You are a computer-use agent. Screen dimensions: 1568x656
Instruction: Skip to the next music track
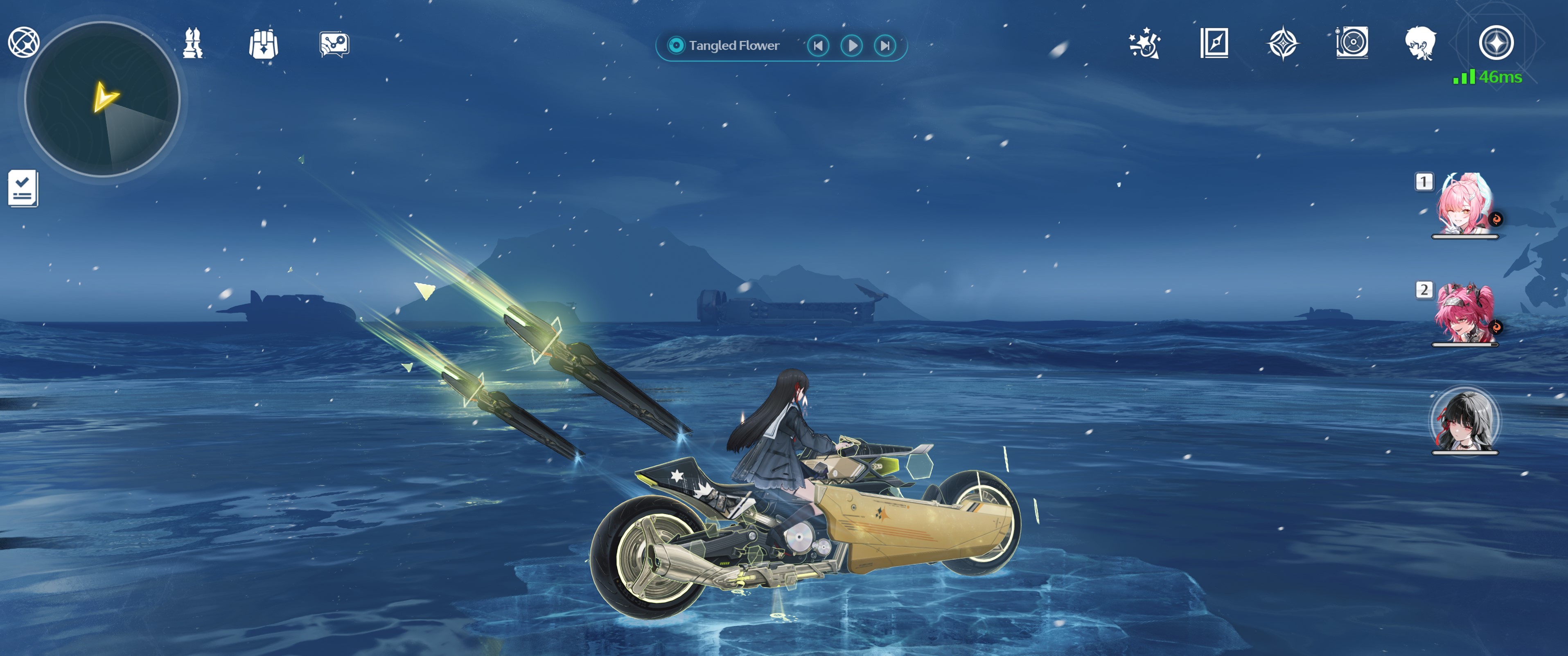[x=885, y=46]
